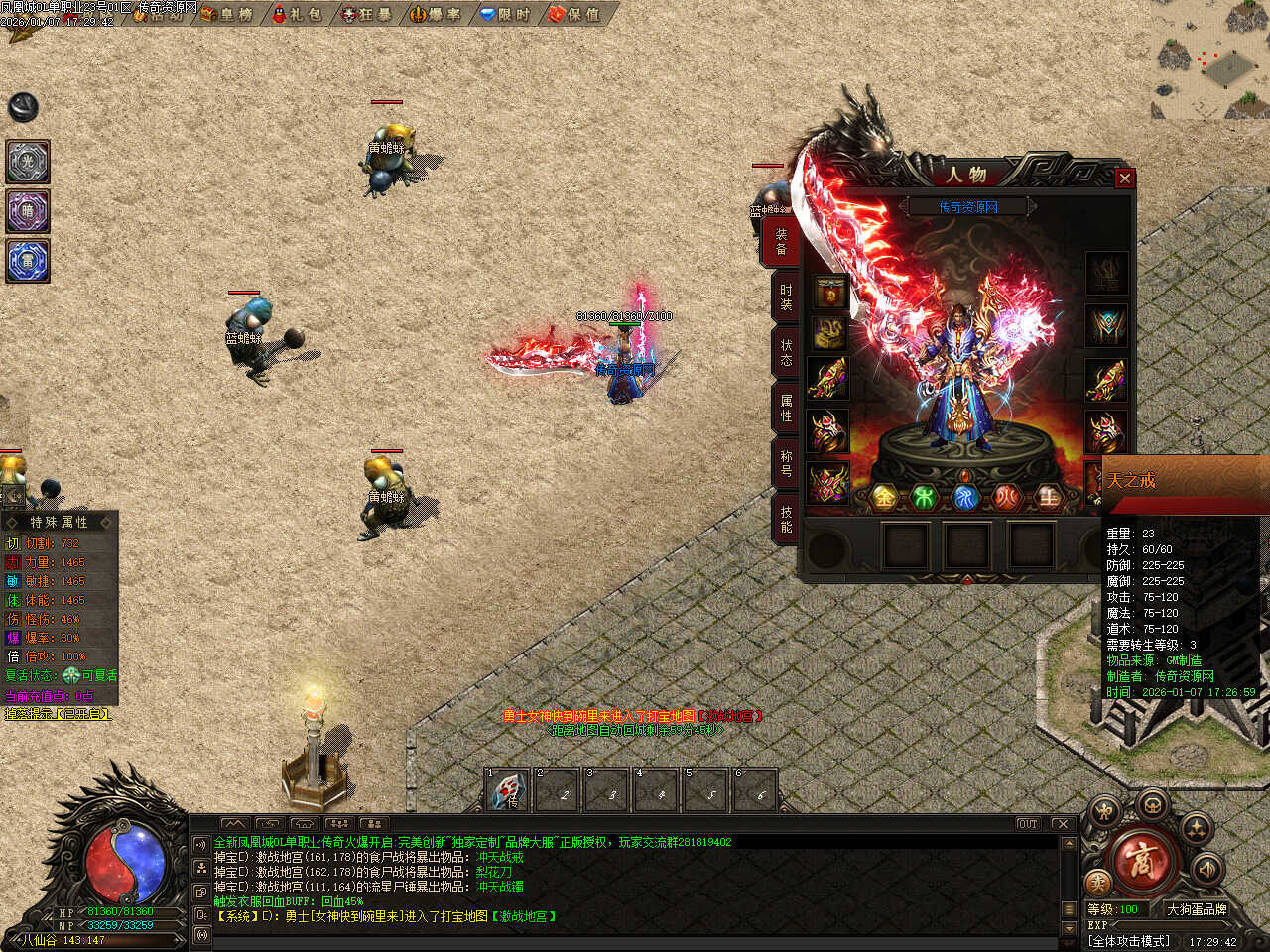This screenshot has height=952, width=1270.
Task: Switch to the 属性 attributes tab
Action: click(786, 408)
